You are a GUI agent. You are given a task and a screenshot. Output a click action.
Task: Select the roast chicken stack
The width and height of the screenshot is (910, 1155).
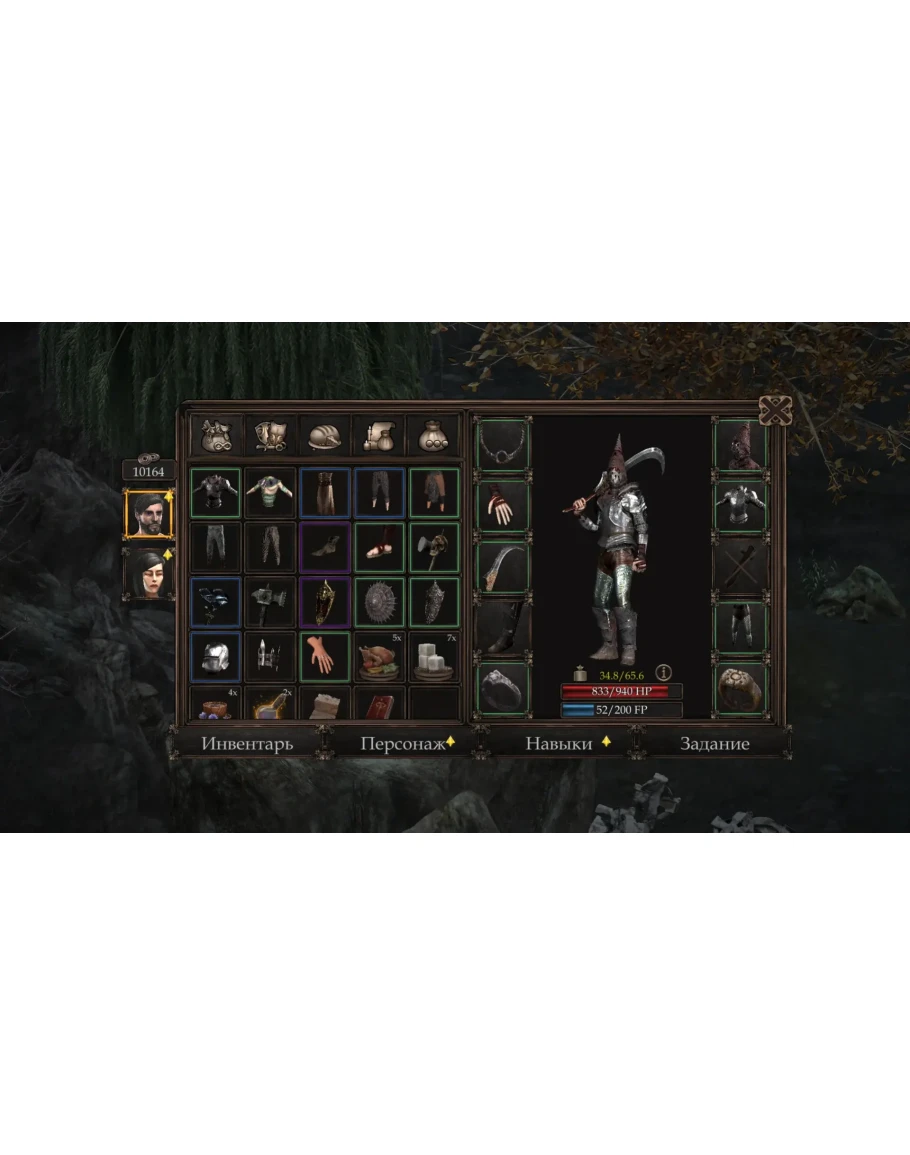click(379, 656)
